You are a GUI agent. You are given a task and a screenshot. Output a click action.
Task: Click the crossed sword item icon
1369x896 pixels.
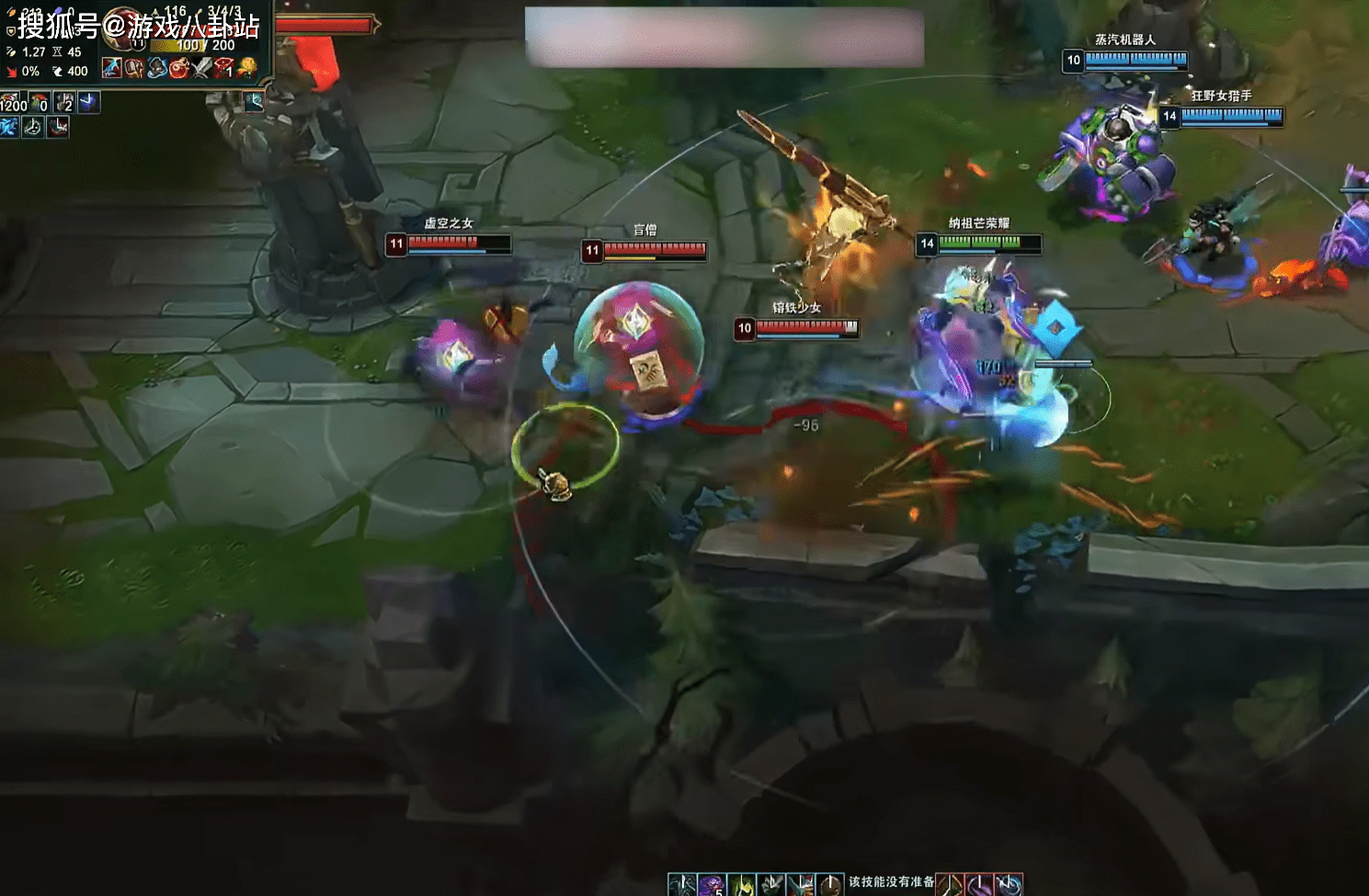(201, 67)
